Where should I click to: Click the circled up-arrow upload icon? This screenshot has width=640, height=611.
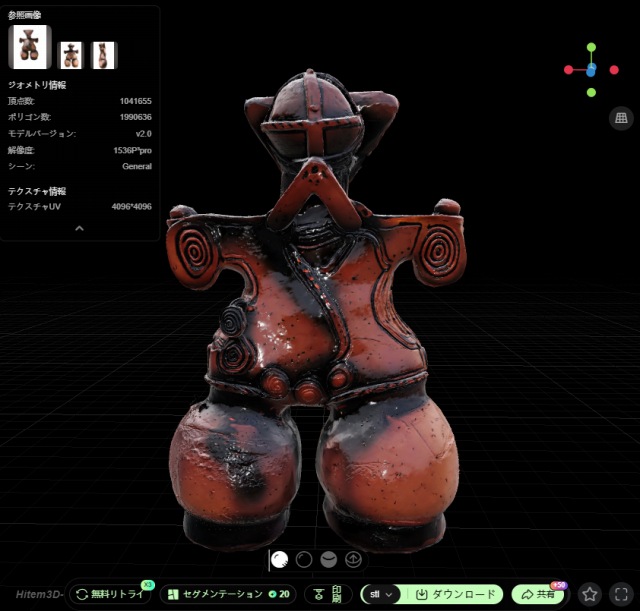click(352, 560)
